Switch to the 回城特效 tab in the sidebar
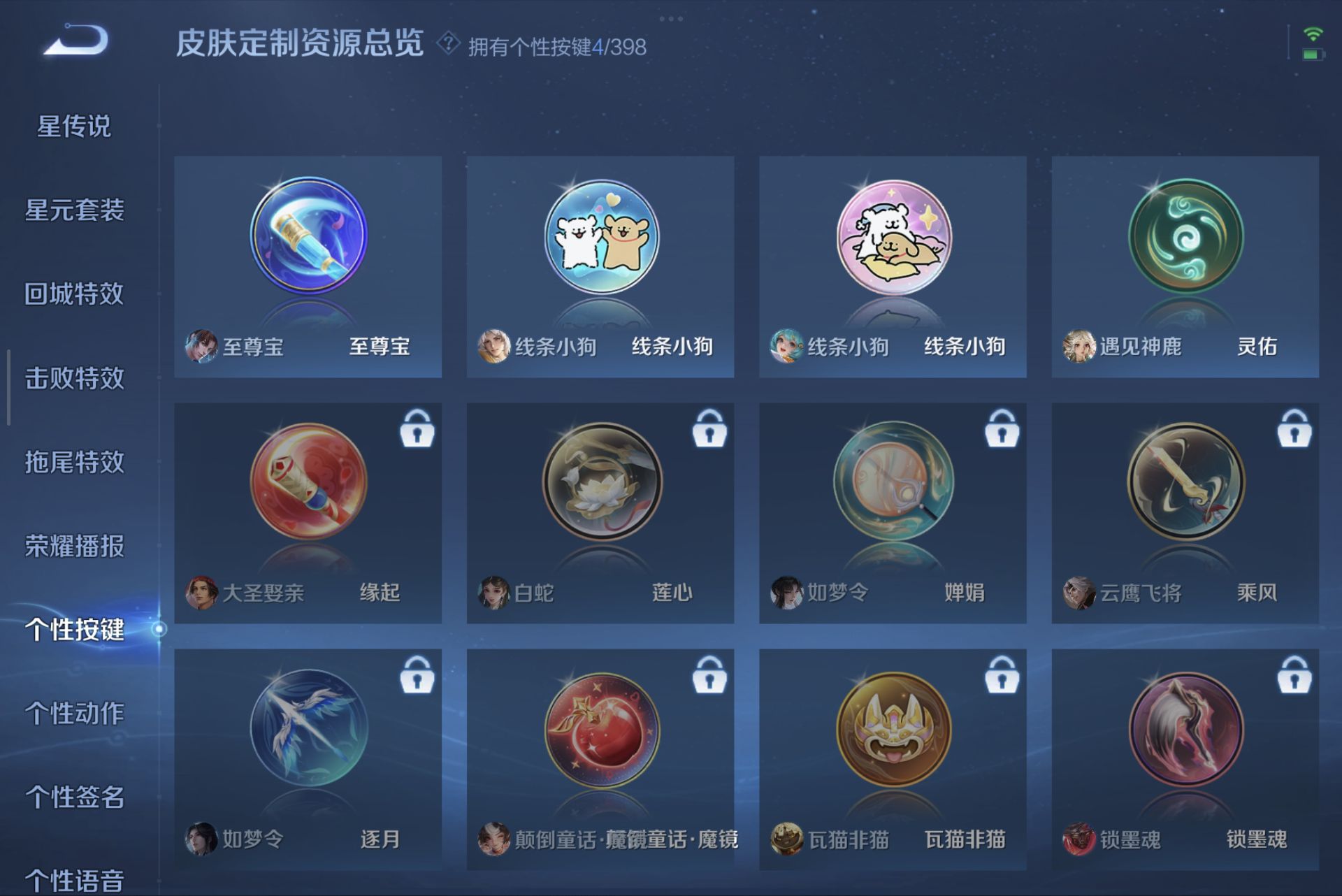The width and height of the screenshot is (1342, 896). (75, 296)
